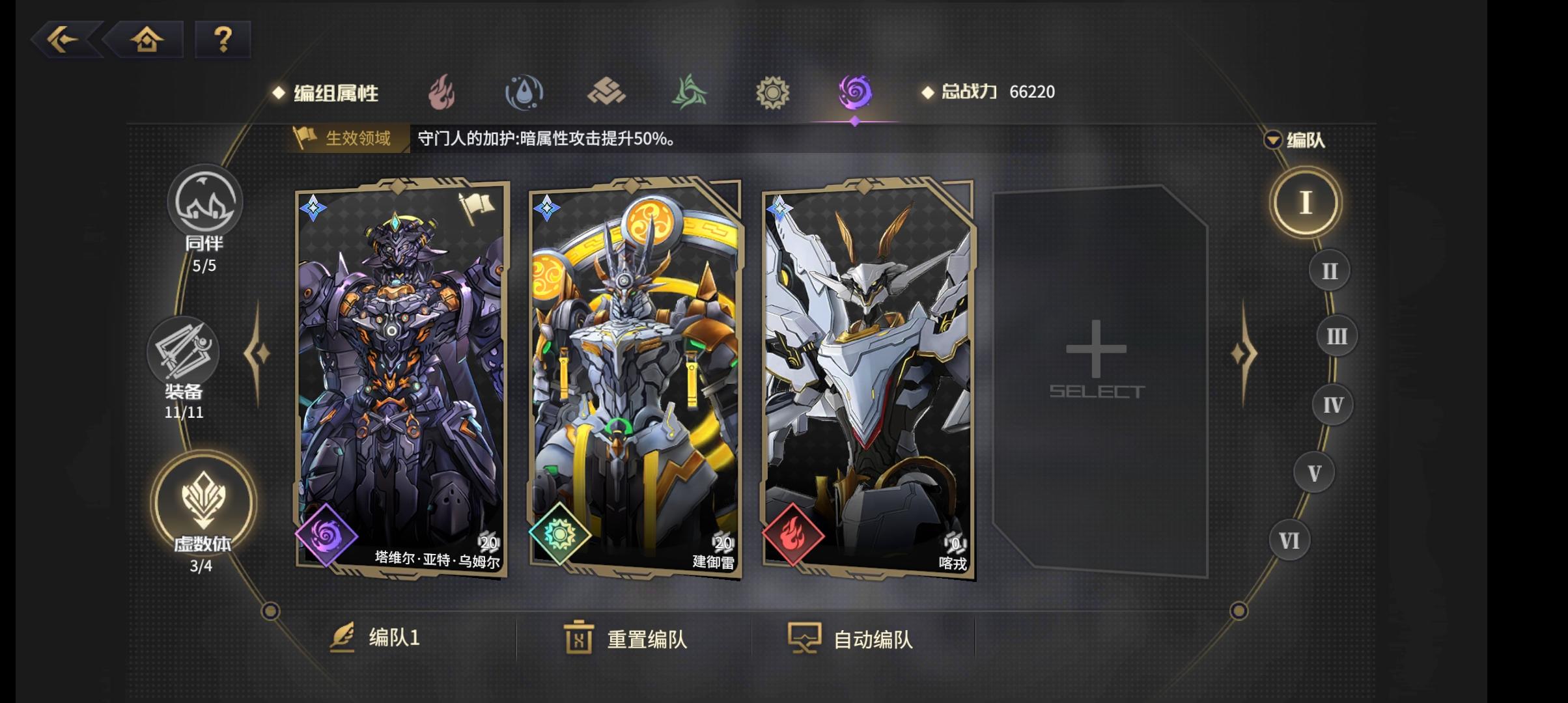Image resolution: width=1568 pixels, height=703 pixels.
Task: Click the help question mark icon
Action: 223,40
